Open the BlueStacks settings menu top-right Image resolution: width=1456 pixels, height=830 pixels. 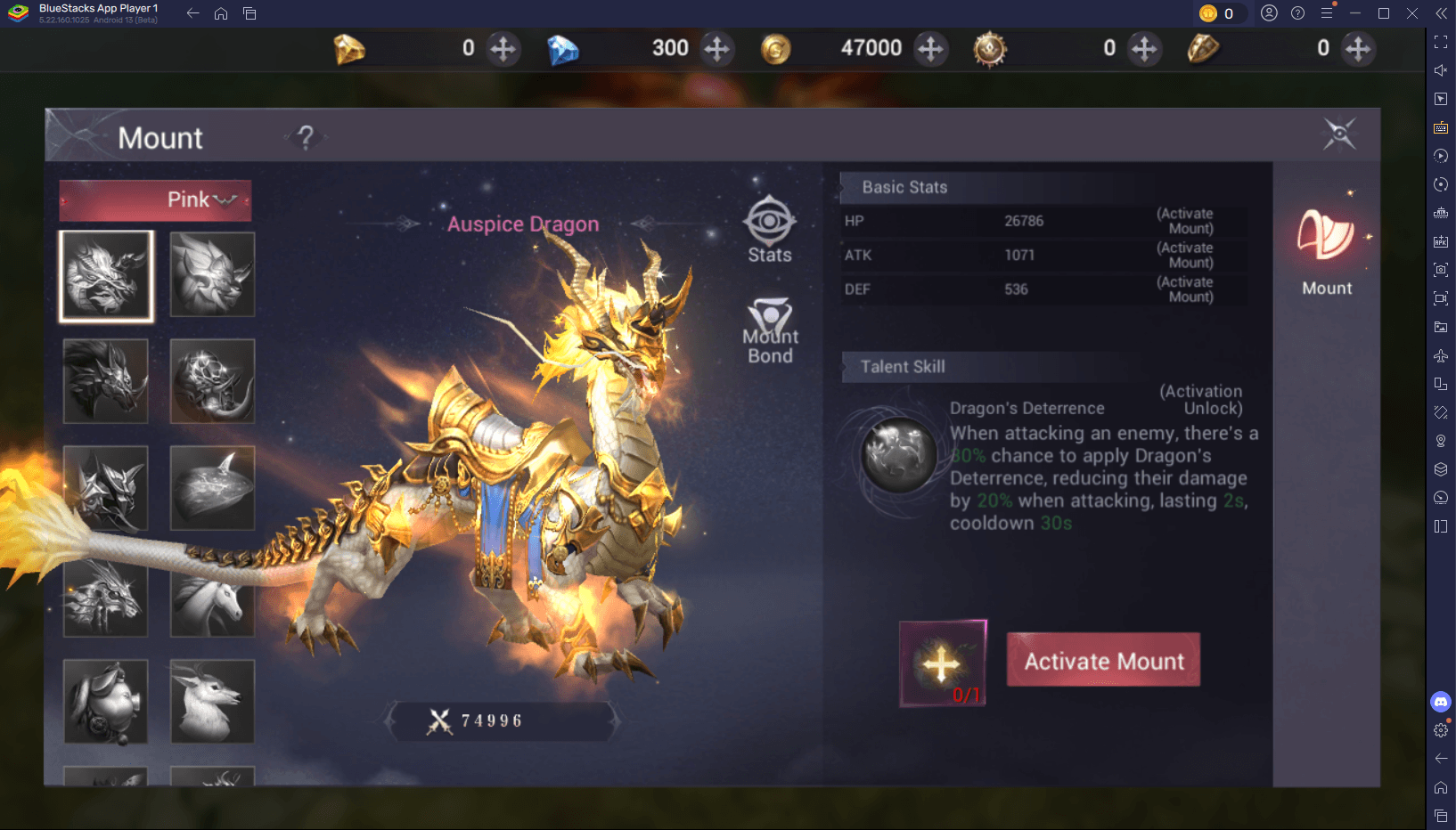point(1329,13)
